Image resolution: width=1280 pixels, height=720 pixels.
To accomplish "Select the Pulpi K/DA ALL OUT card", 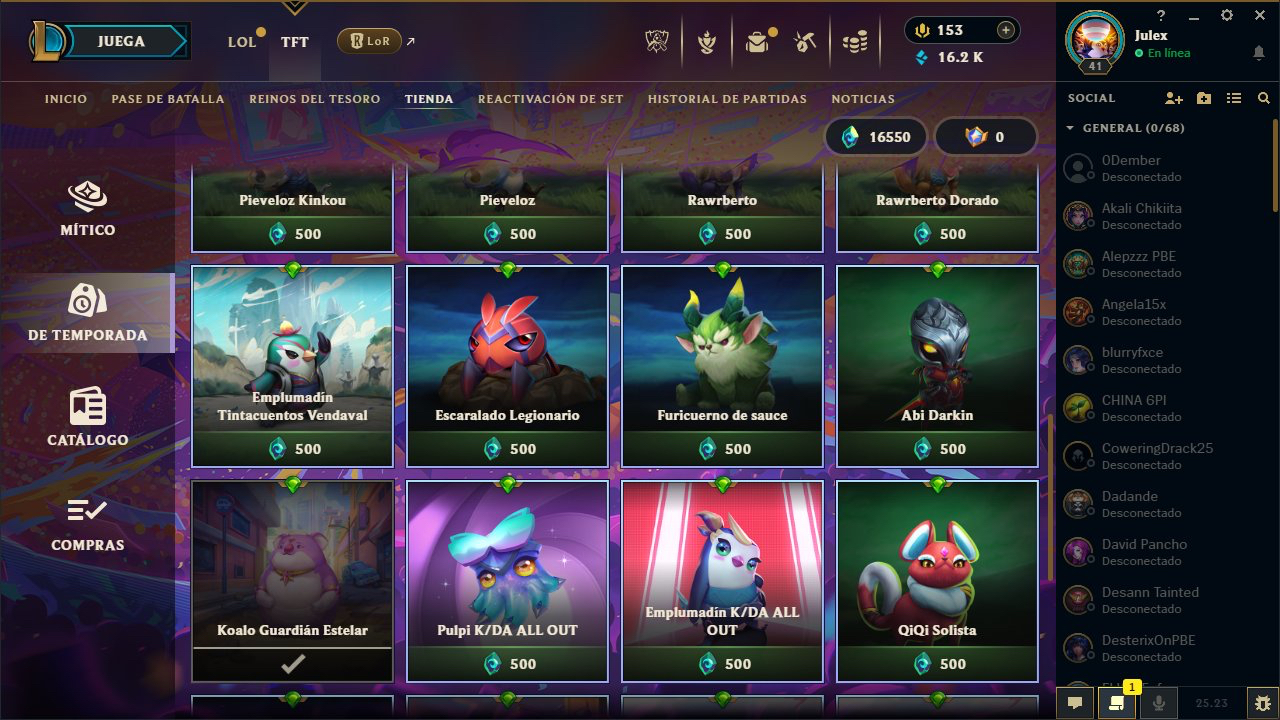I will (x=507, y=581).
